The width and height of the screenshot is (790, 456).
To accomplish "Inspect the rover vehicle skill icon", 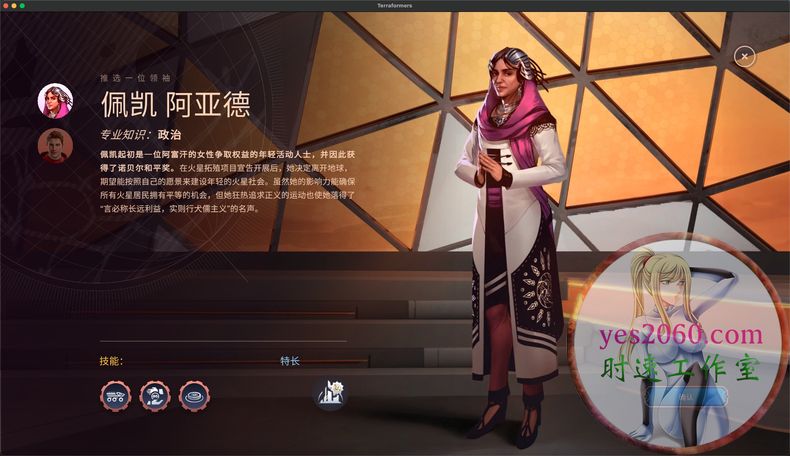I will coord(115,396).
